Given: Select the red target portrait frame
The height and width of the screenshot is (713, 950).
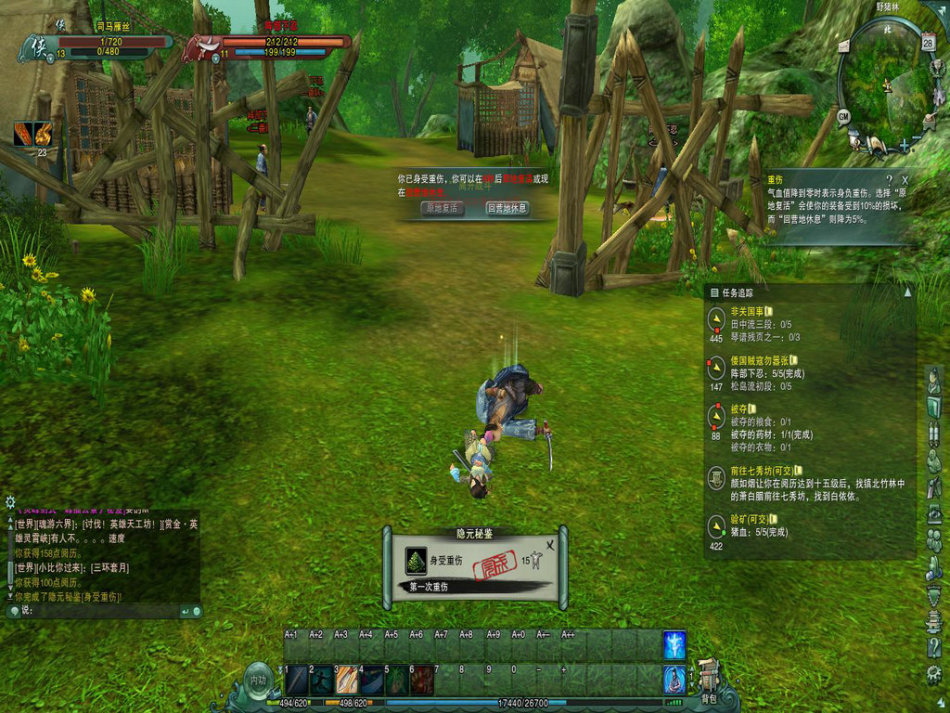Looking at the screenshot, I should click(x=202, y=45).
